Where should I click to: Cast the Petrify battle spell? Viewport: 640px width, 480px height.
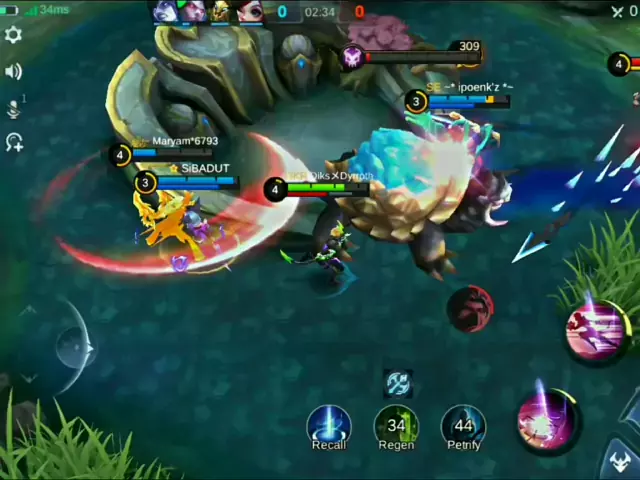[462, 425]
